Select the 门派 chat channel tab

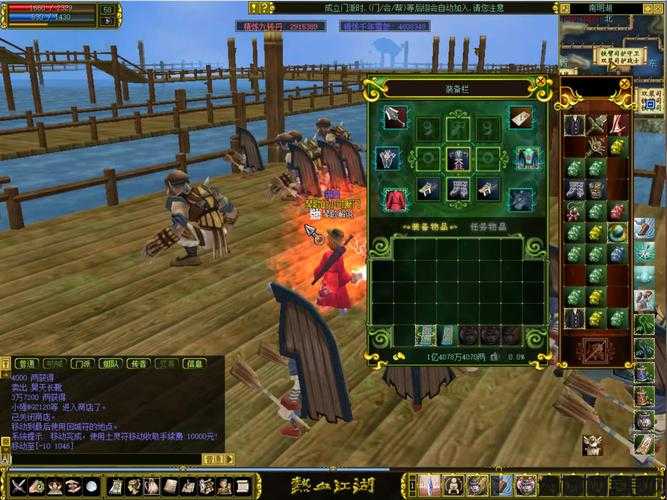coord(83,363)
